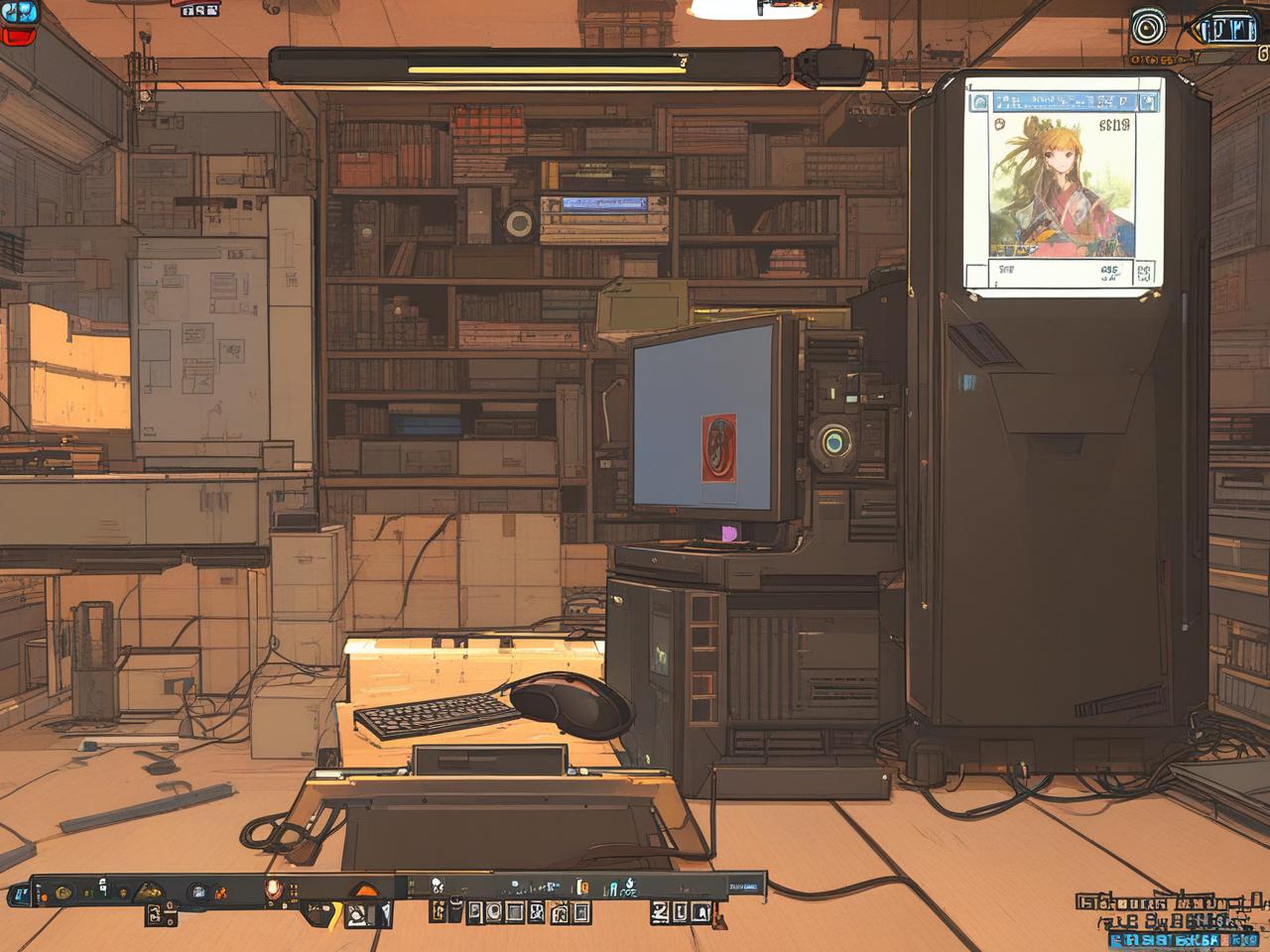Click the blue icon button in the top-left corner
Image resolution: width=1270 pixels, height=952 pixels.
20,12
